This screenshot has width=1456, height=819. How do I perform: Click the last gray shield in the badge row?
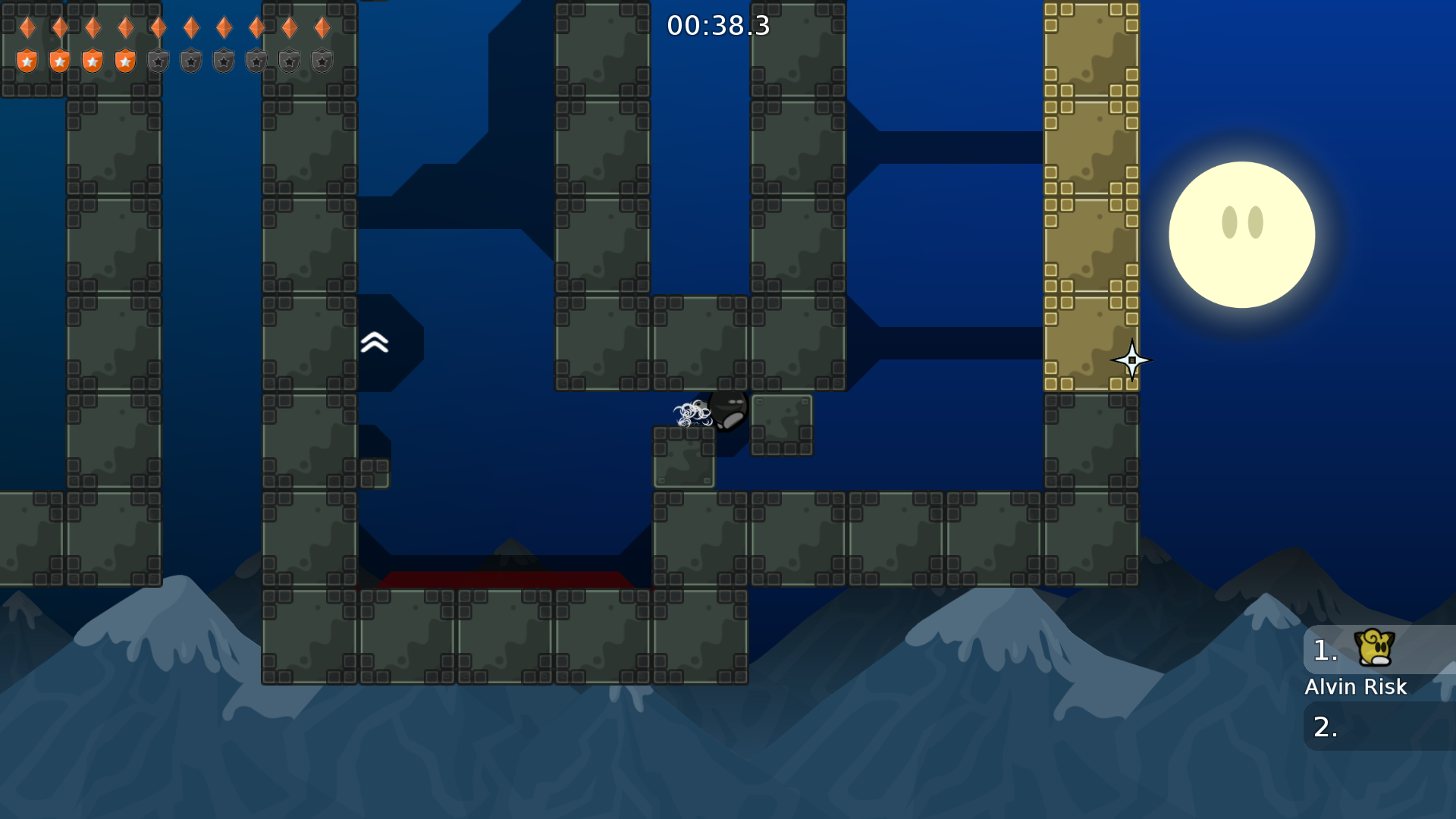(322, 59)
